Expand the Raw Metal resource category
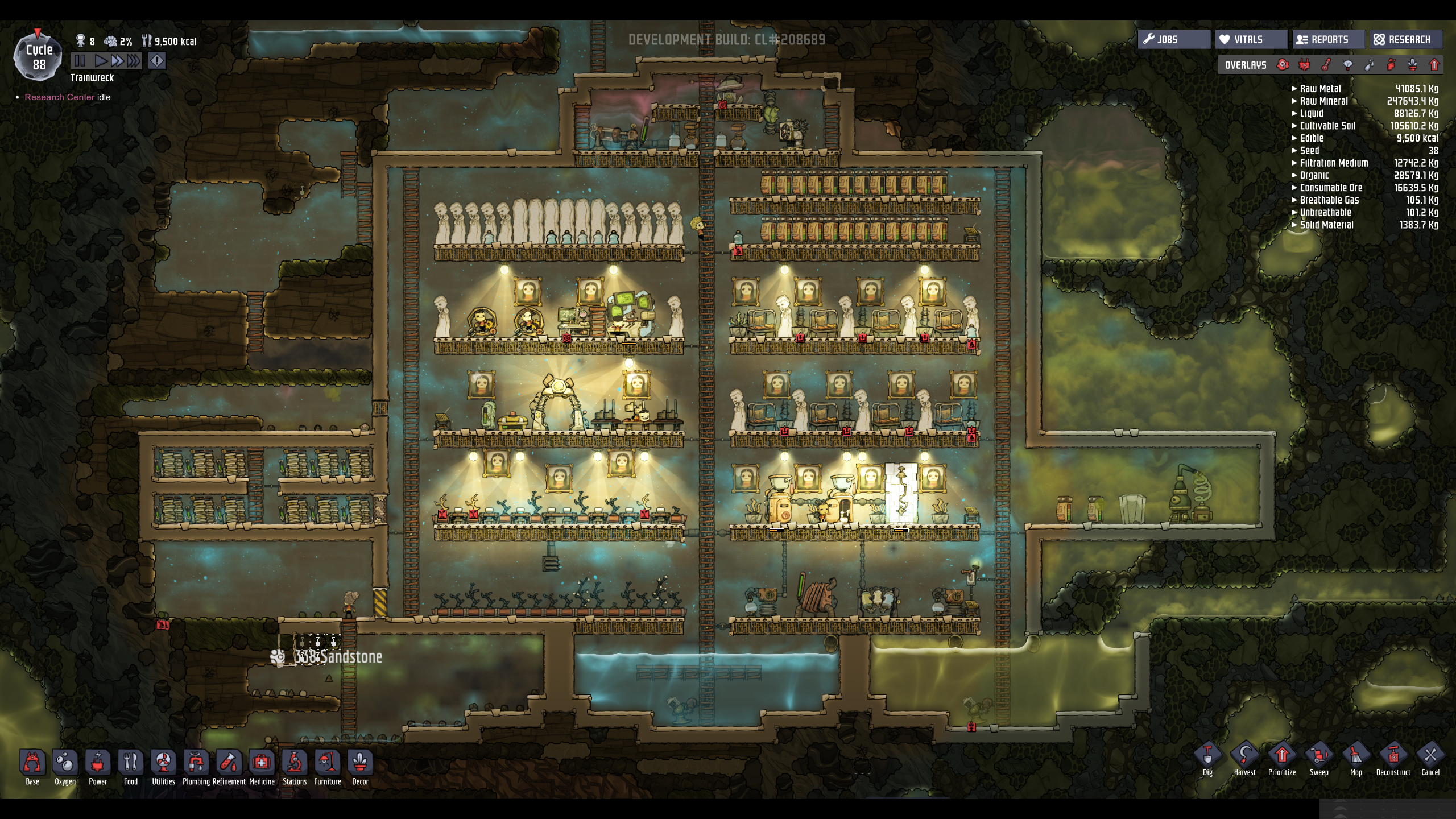Image resolution: width=1456 pixels, height=819 pixels. tap(1319, 89)
